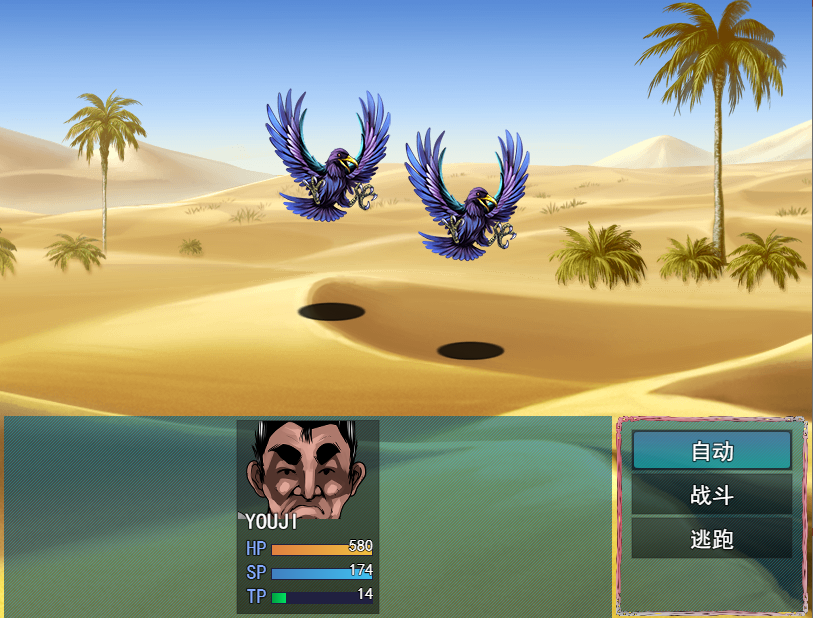813x618 pixels.
Task: Pick the 逃跑 escape command
Action: 711,539
